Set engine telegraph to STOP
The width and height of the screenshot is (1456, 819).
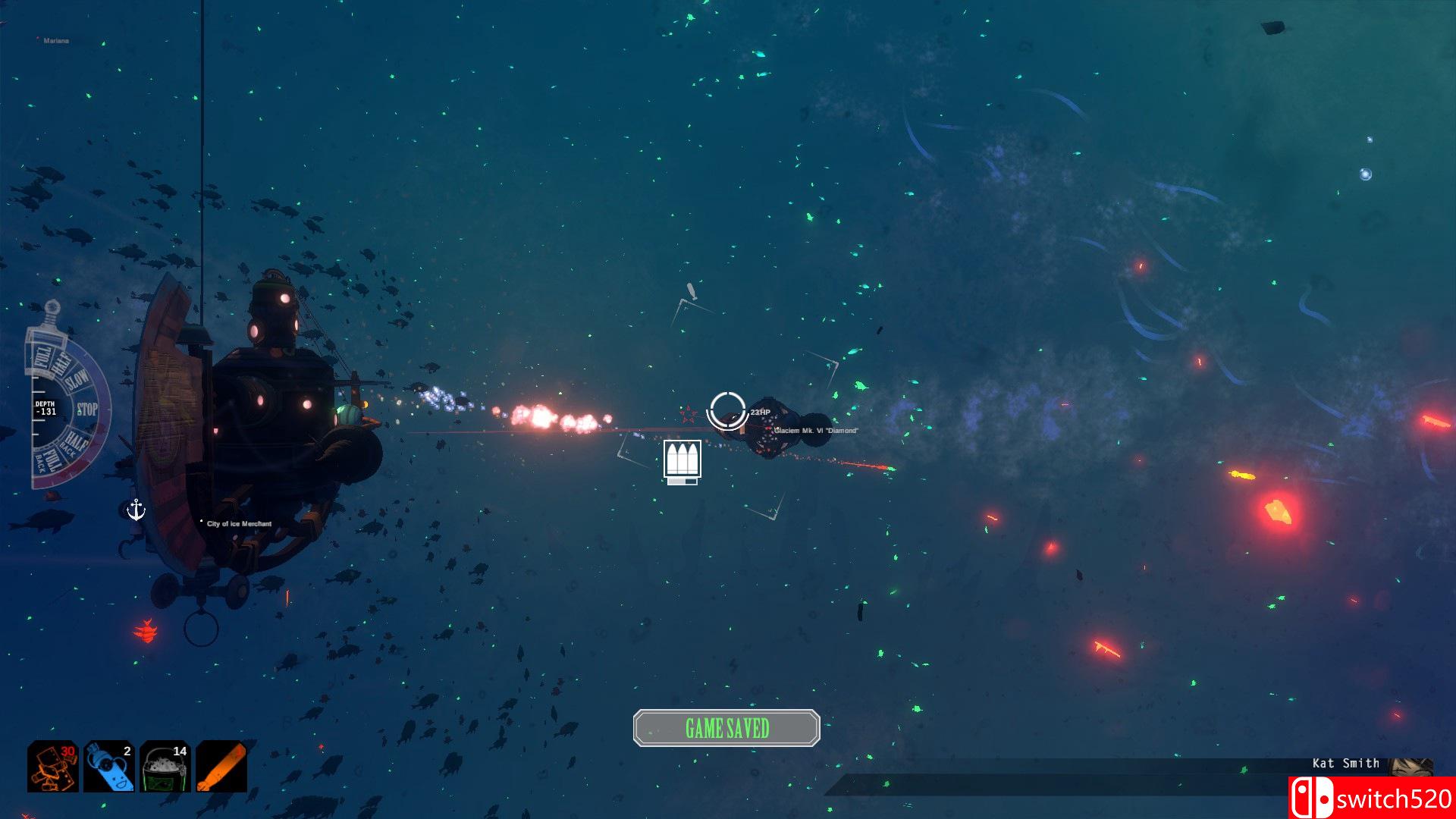tap(87, 409)
